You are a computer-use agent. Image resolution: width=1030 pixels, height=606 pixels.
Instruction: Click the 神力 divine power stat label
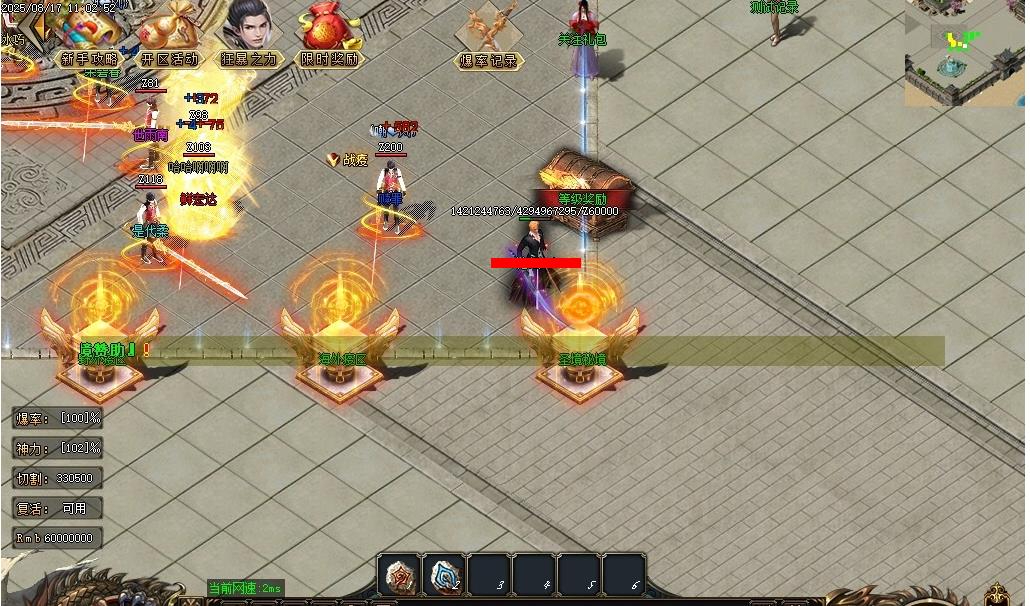57,448
